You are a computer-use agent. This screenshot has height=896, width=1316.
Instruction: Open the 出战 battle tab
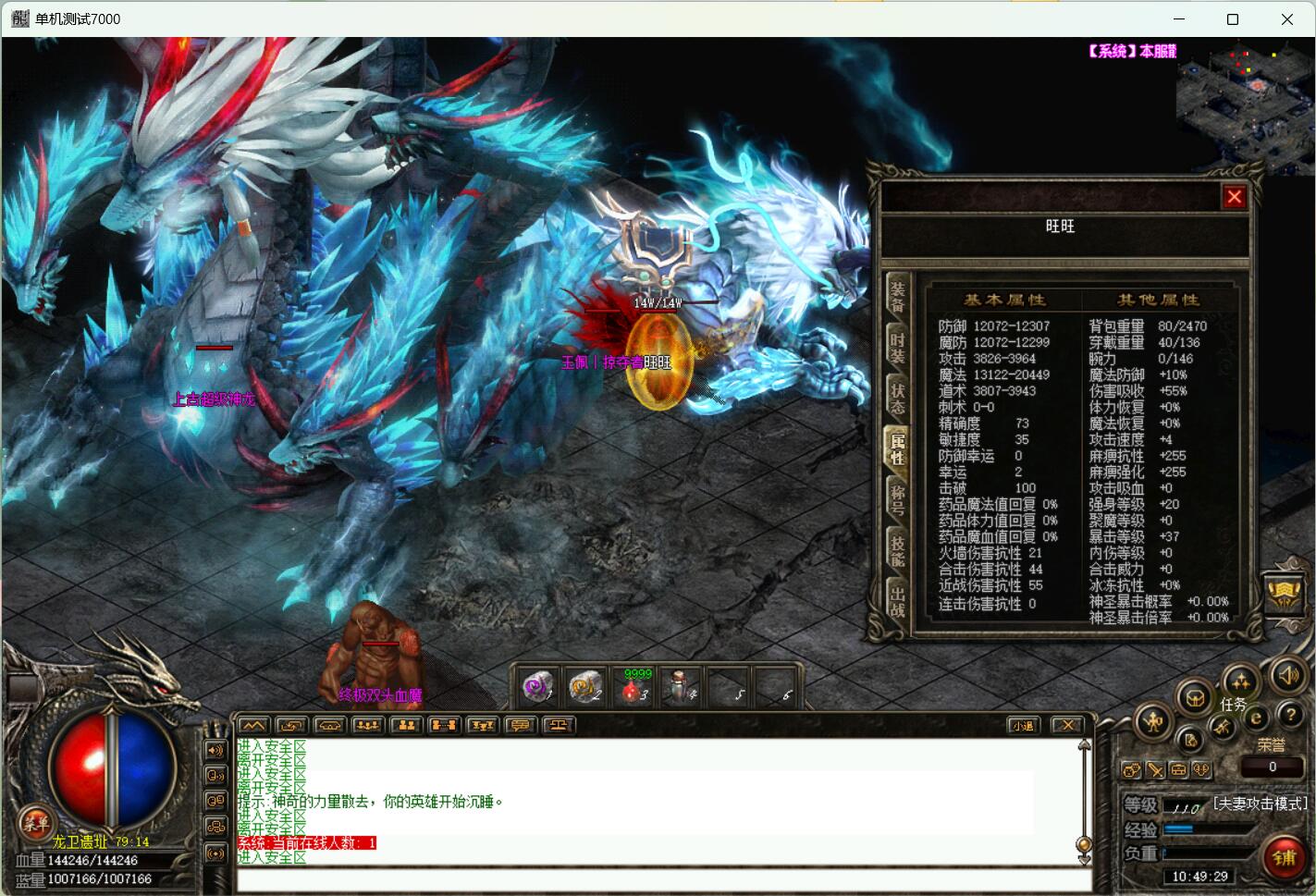(x=897, y=601)
